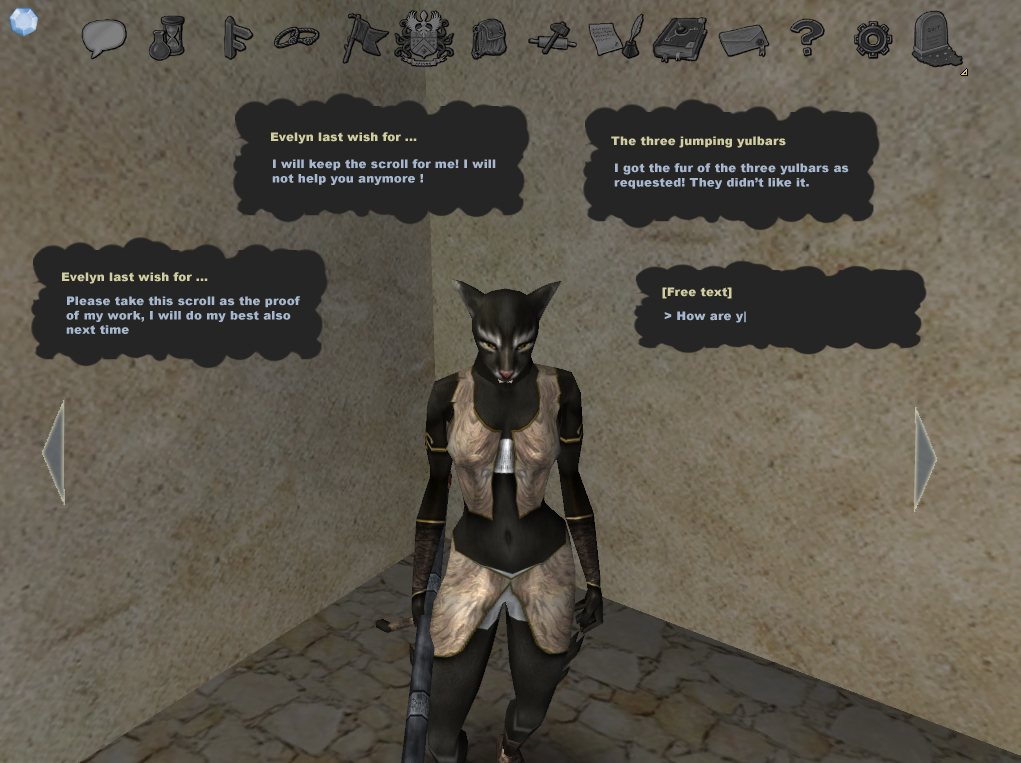The height and width of the screenshot is (763, 1021).
Task: Open the chat speech bubble icon
Action: pos(104,39)
